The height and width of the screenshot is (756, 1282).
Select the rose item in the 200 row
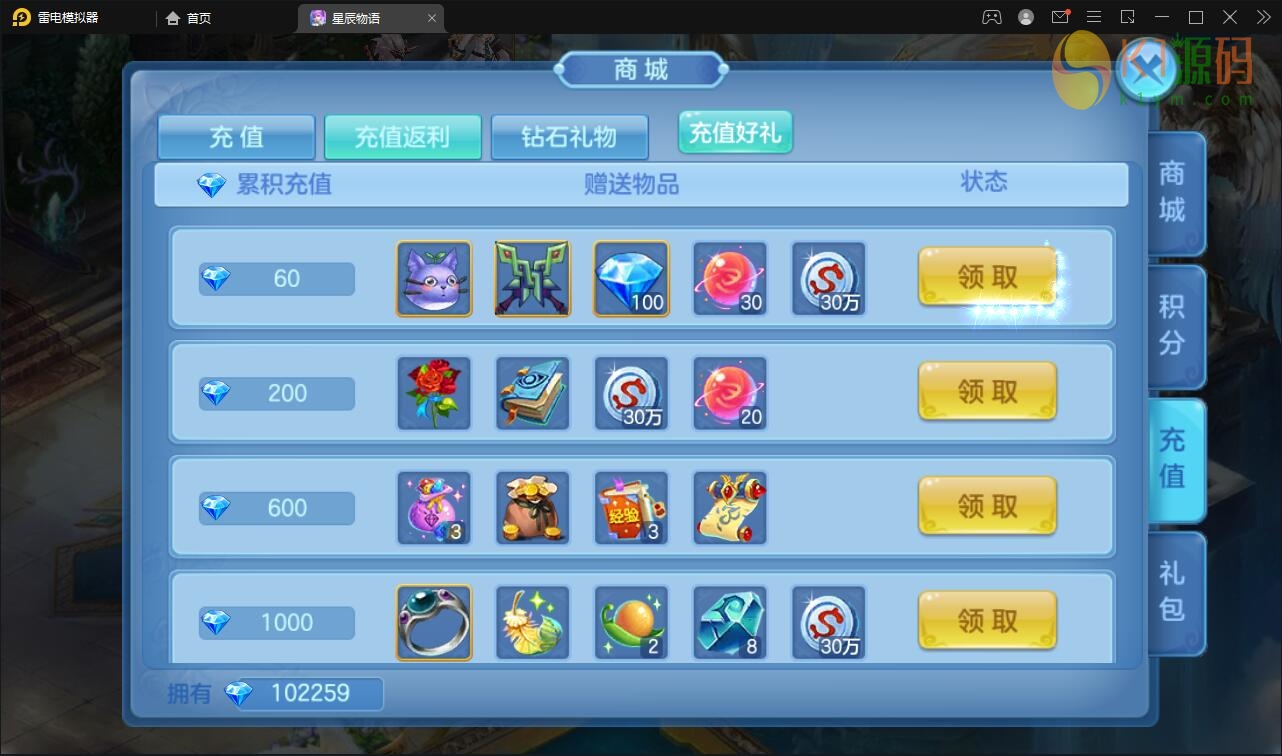433,393
